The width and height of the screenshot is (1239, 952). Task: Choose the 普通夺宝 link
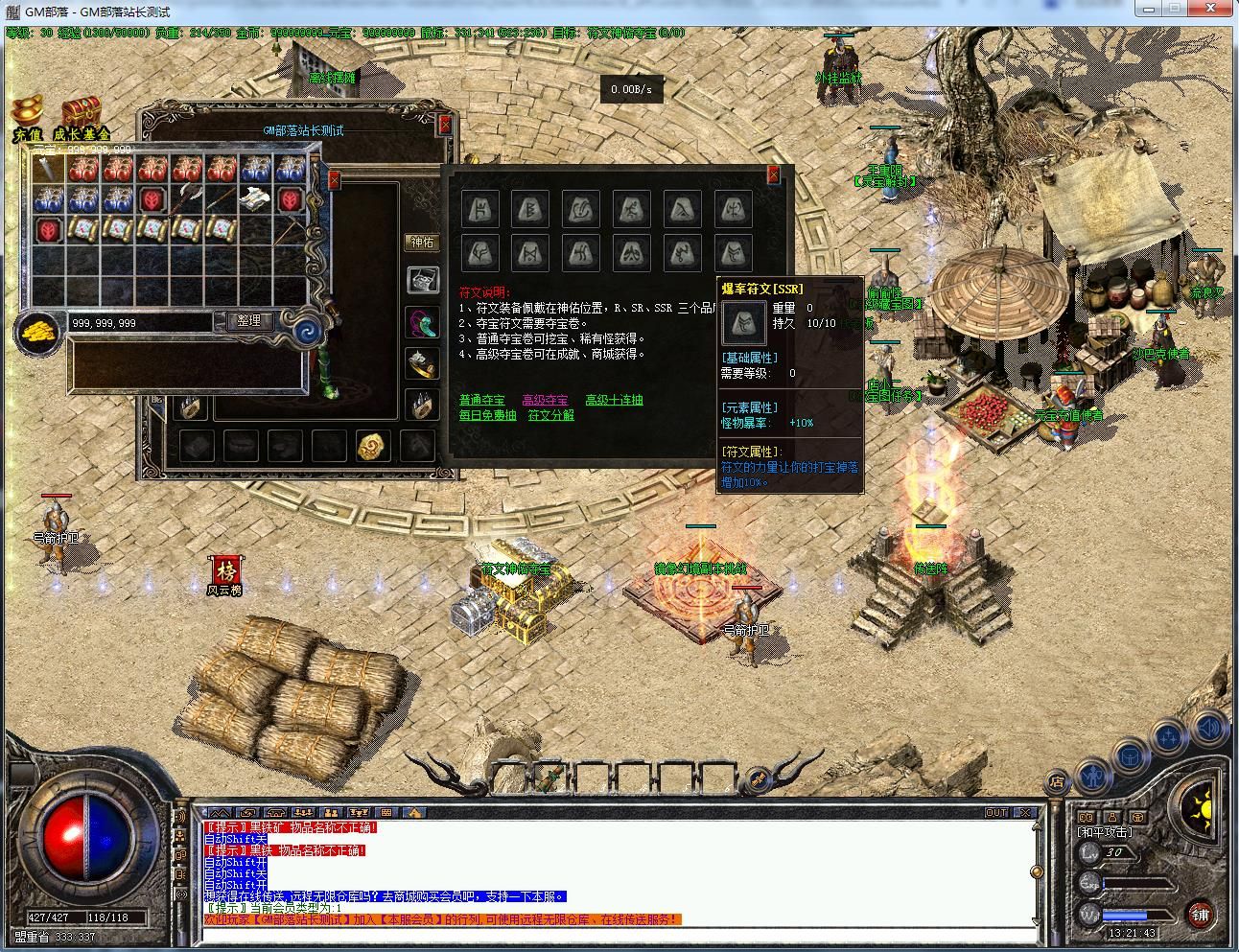(x=481, y=400)
